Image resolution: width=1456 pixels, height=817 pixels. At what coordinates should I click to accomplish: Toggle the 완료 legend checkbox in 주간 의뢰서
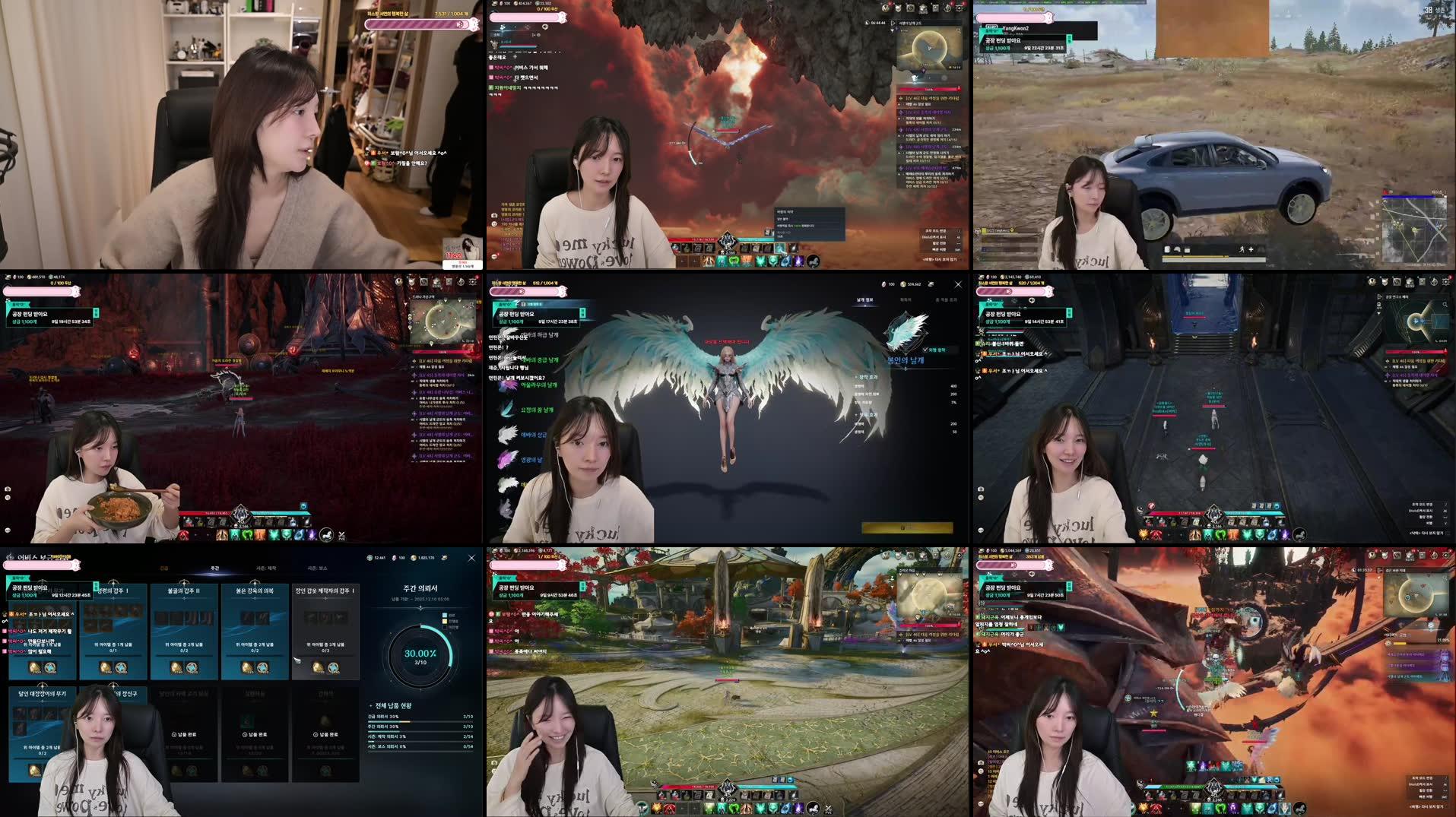coord(444,613)
